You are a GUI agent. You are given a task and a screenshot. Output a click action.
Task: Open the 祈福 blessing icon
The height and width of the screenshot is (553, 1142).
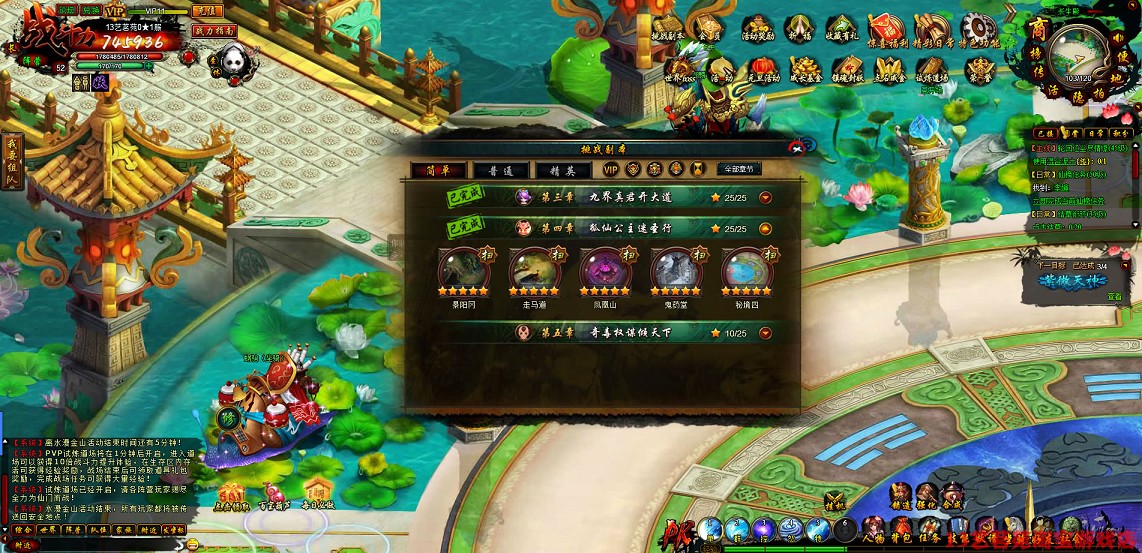[798, 30]
